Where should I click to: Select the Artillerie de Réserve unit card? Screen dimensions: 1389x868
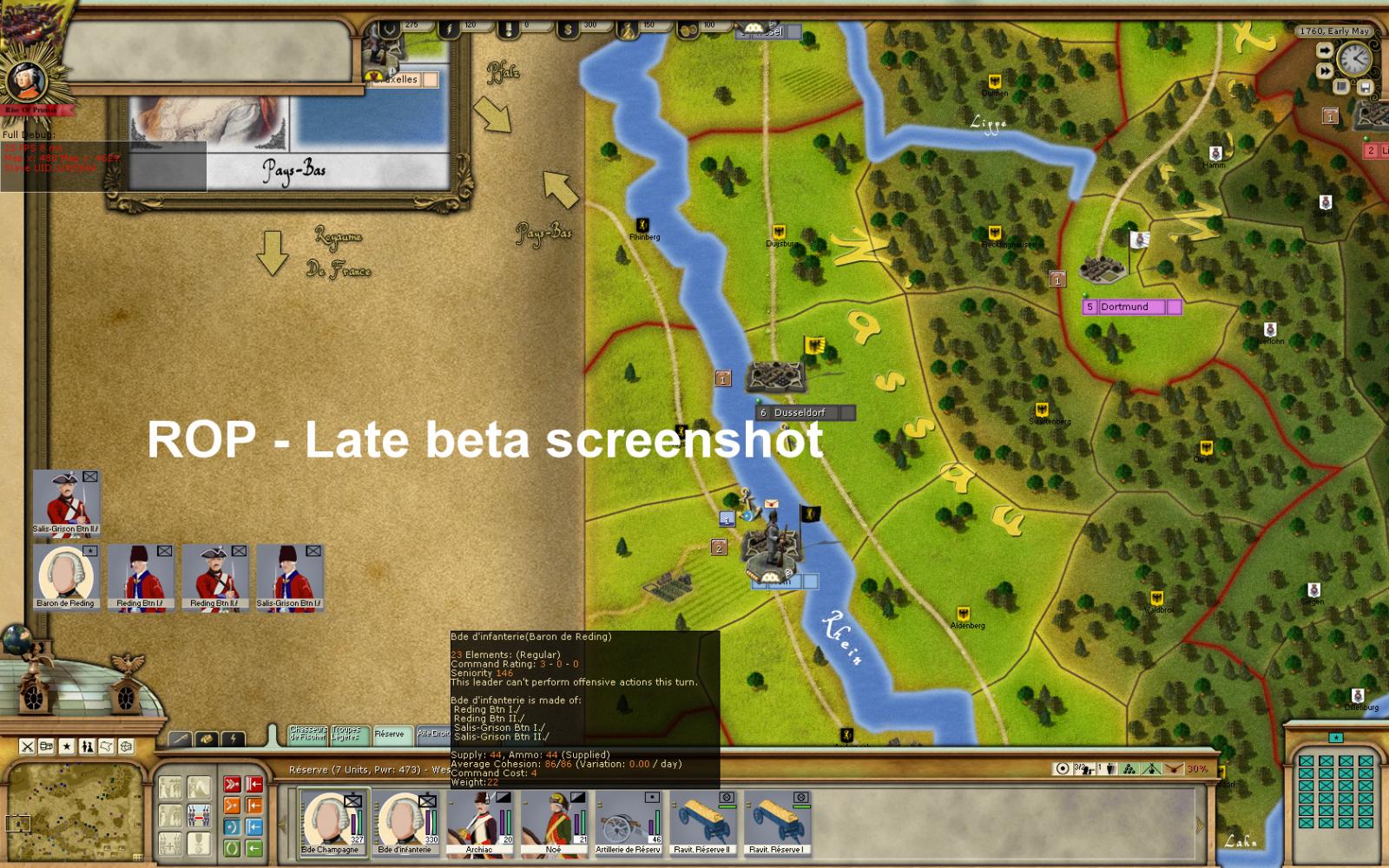[x=629, y=822]
